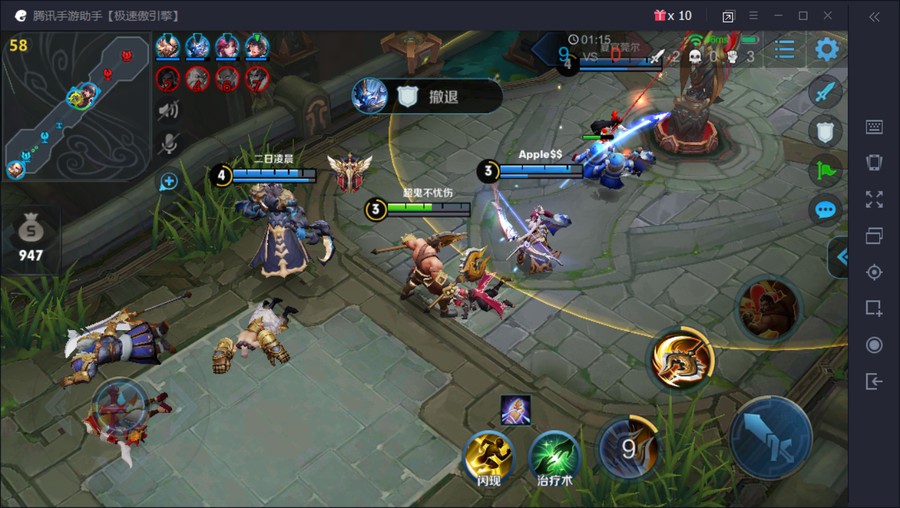
Task: Target the enemy hero portrait button
Action: [768, 307]
